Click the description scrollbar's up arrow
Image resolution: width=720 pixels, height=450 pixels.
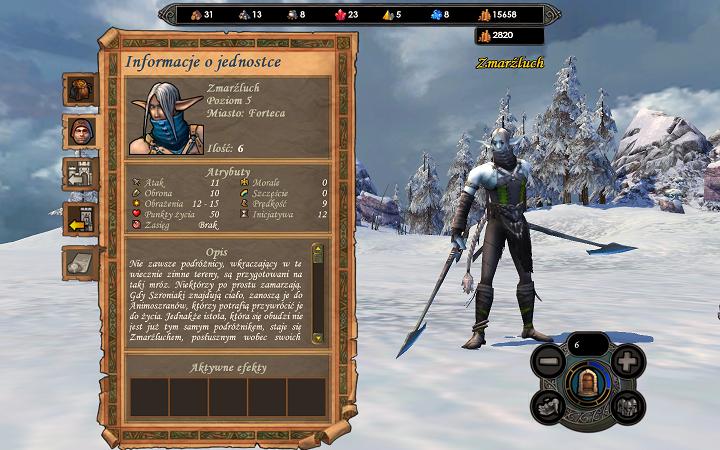(318, 249)
